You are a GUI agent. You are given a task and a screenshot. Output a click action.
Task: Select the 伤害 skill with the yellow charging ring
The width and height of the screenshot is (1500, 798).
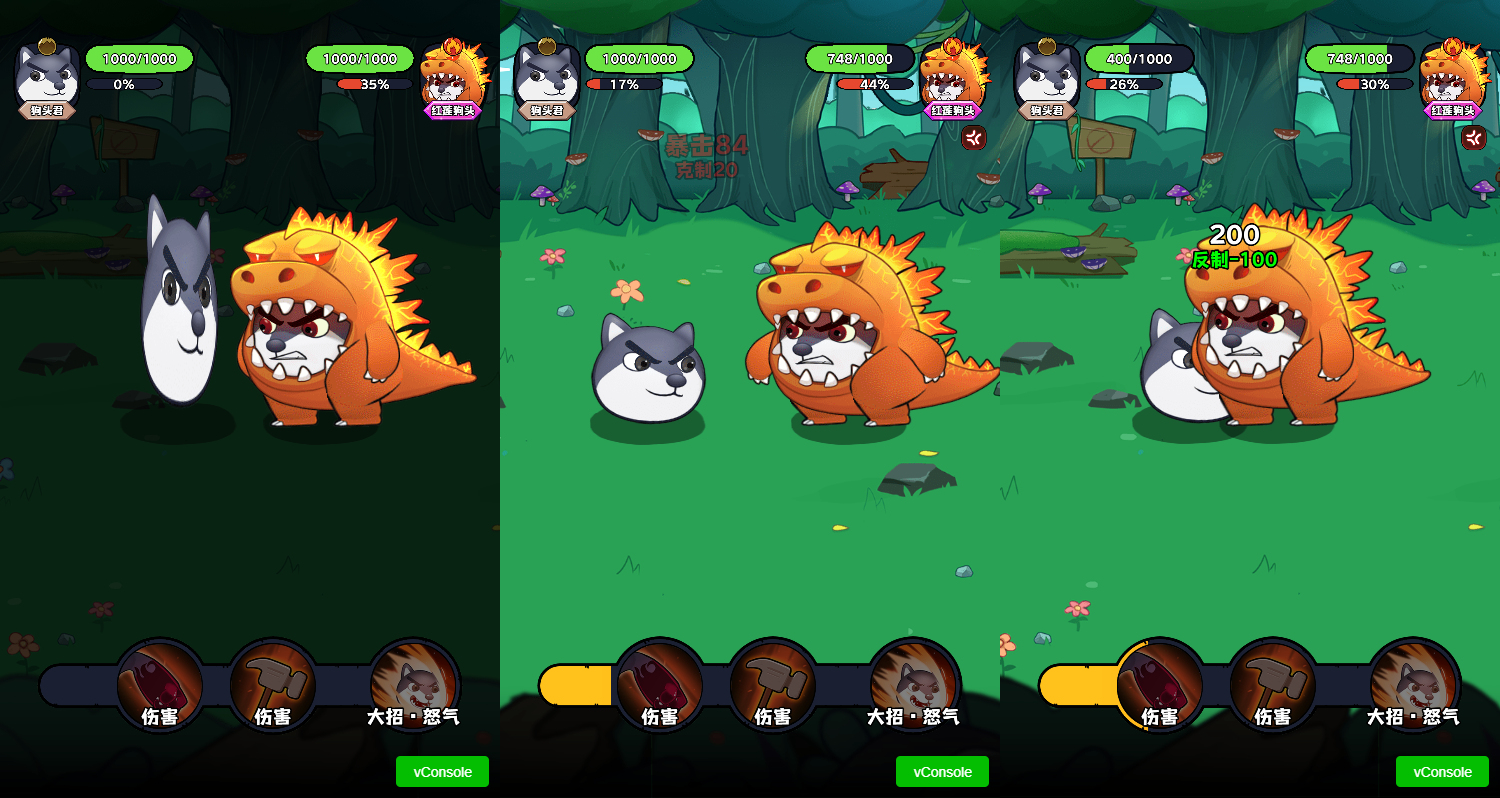pos(1160,685)
